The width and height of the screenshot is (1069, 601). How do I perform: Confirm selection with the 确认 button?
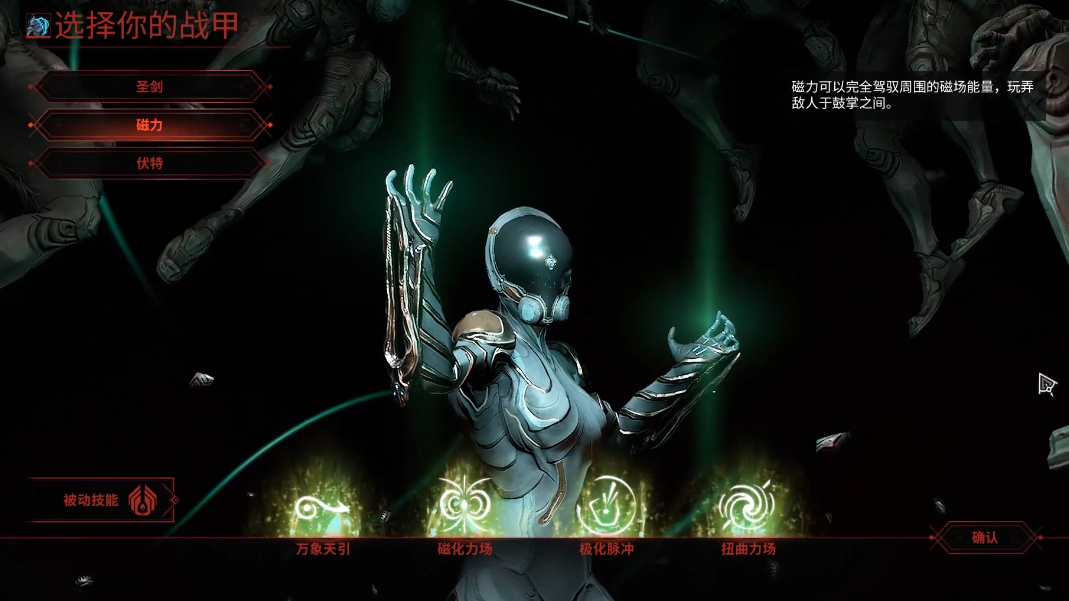(985, 538)
